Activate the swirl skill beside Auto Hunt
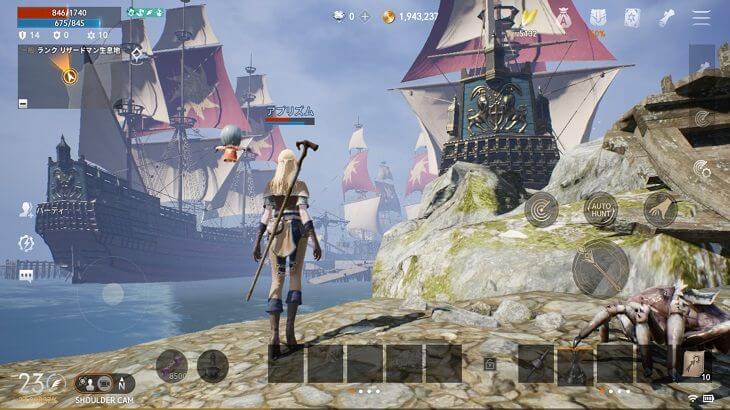Viewport: 730px width, 410px height. [541, 209]
